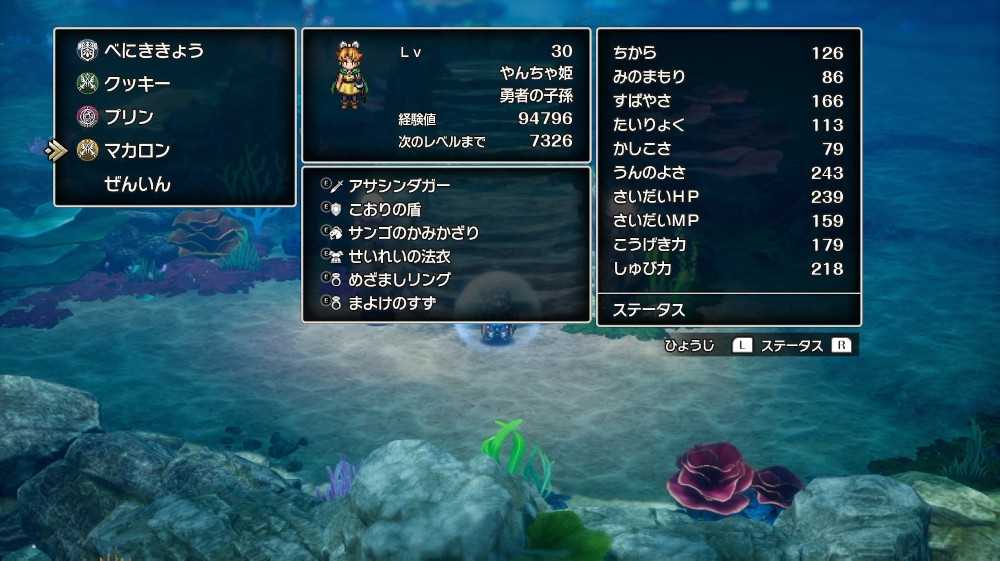This screenshot has height=561, width=1000.
Task: Choose the せいれいの法衣 armor slot
Action: (x=399, y=256)
